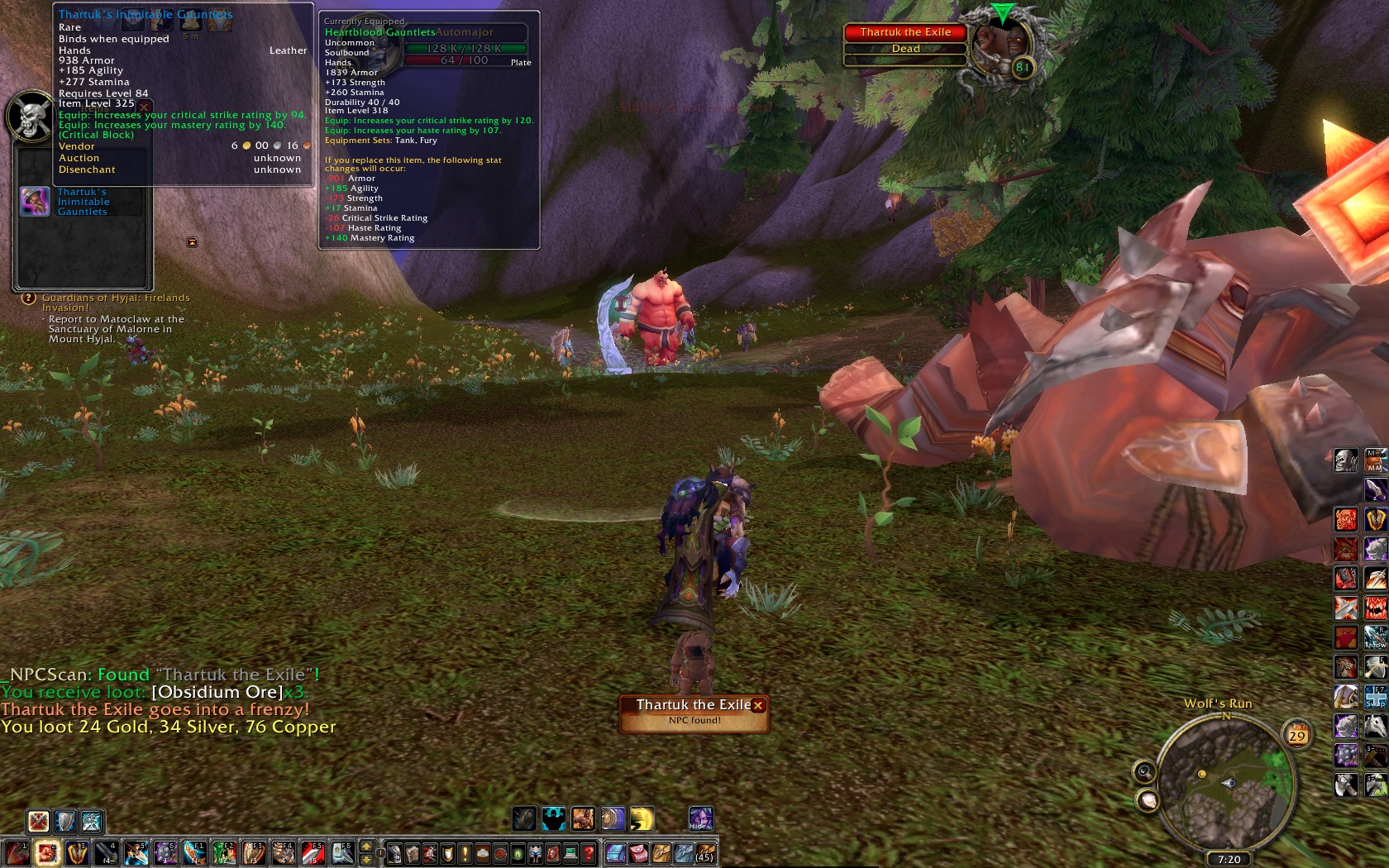The image size is (1389, 868).
Task: Select the shield stance icon
Action: pyautogui.click(x=64, y=821)
